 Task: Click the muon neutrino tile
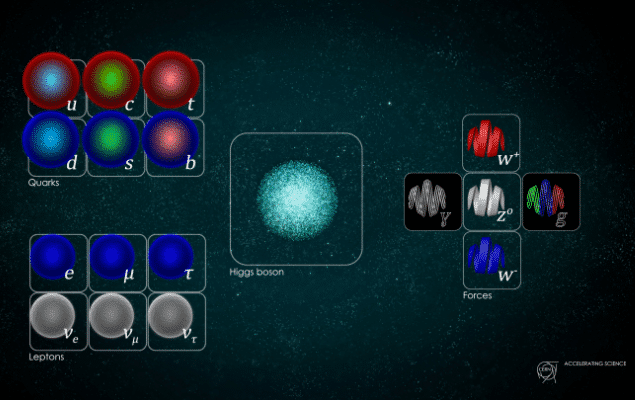tap(118, 320)
